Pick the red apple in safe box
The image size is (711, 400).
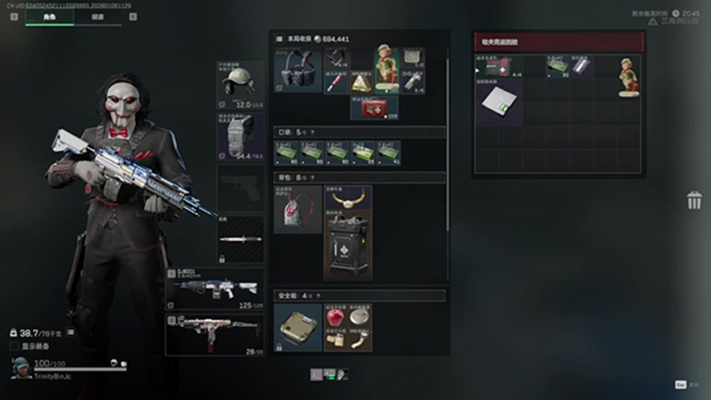click(x=335, y=319)
